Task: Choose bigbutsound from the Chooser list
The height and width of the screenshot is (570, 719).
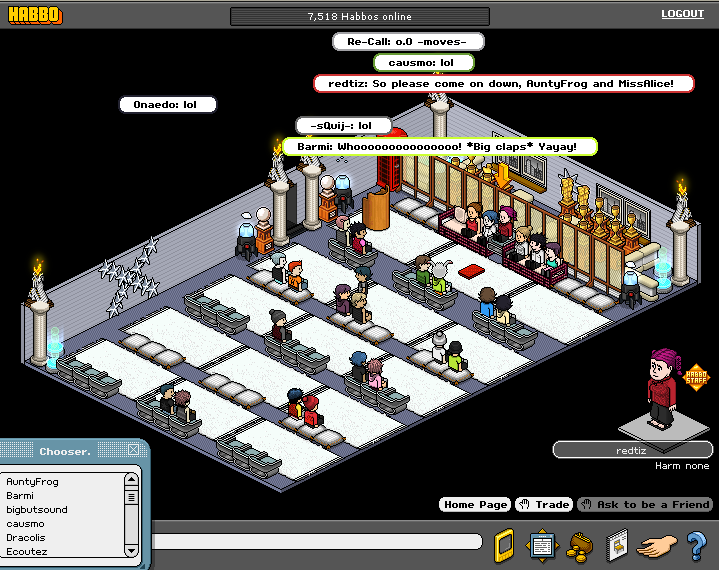Action: [37, 509]
